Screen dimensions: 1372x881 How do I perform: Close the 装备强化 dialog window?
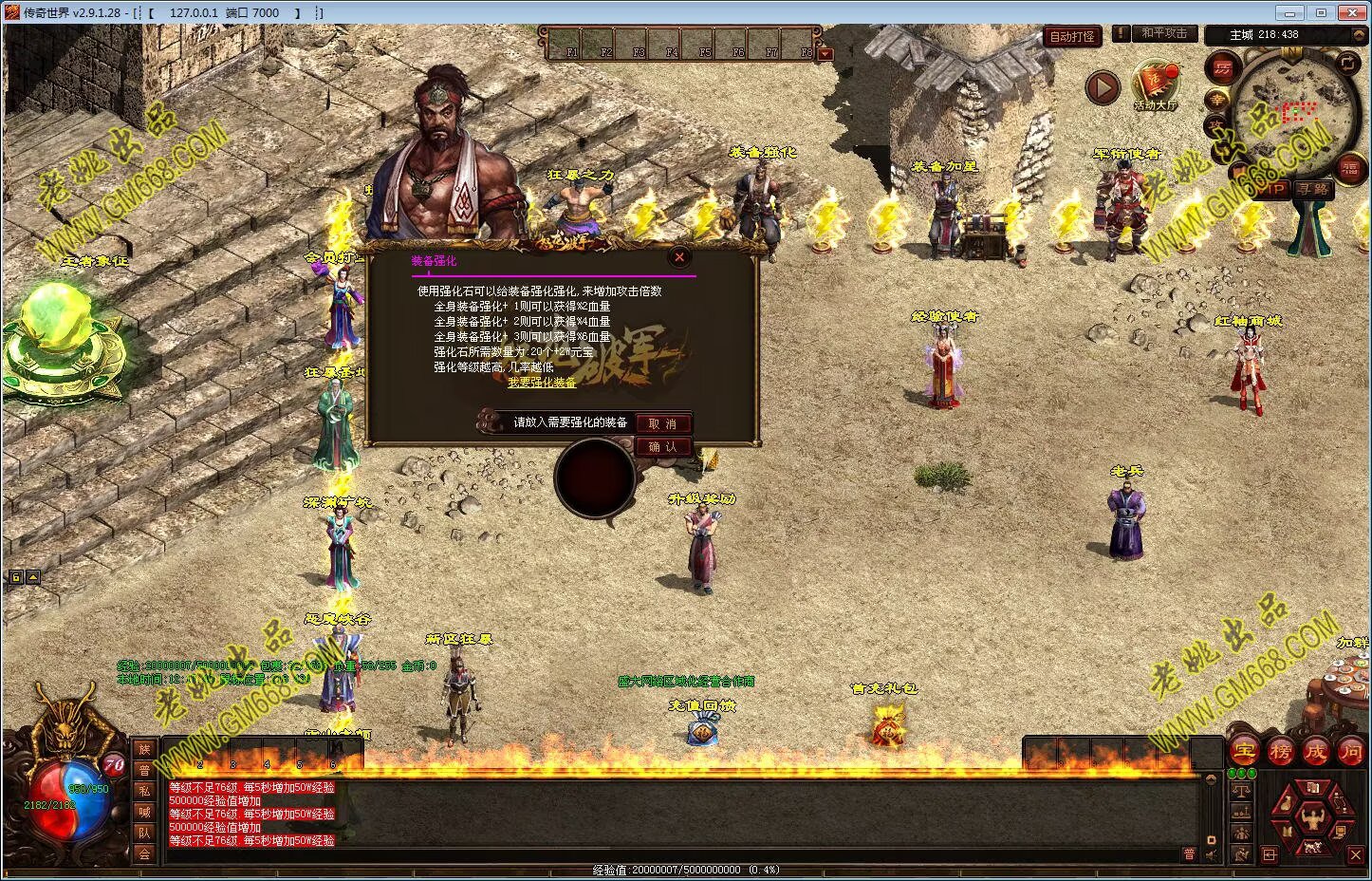click(678, 256)
